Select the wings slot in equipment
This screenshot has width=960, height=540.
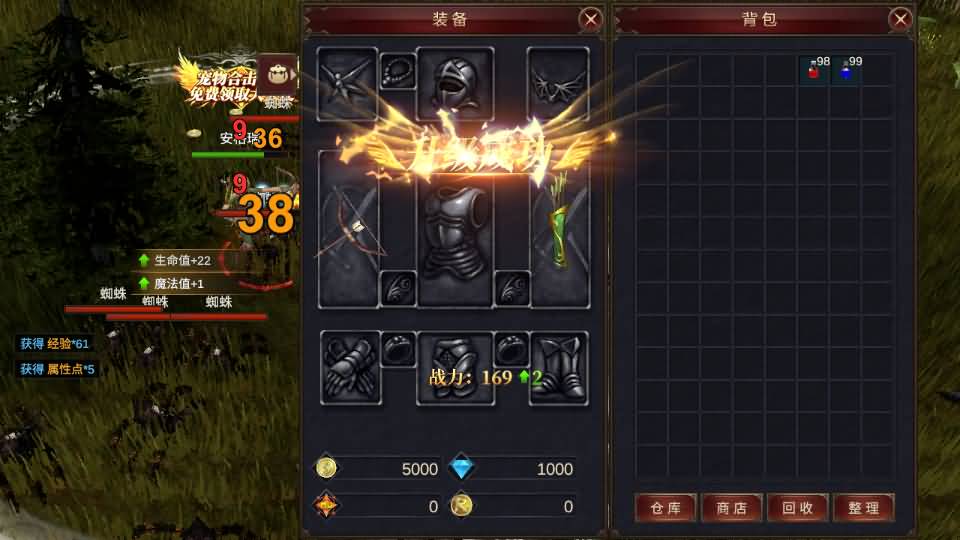point(558,83)
